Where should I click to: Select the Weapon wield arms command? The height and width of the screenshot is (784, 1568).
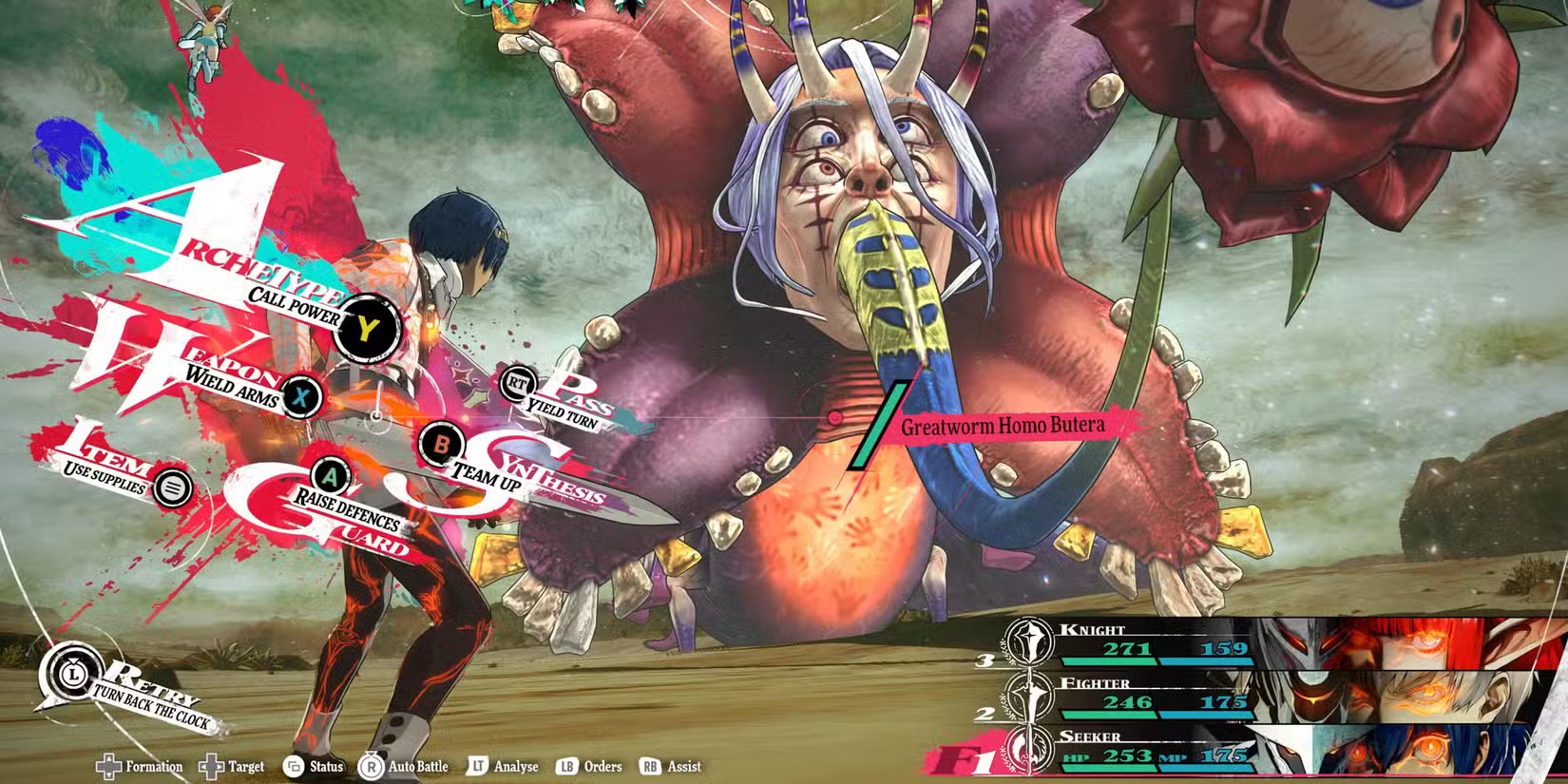point(301,395)
